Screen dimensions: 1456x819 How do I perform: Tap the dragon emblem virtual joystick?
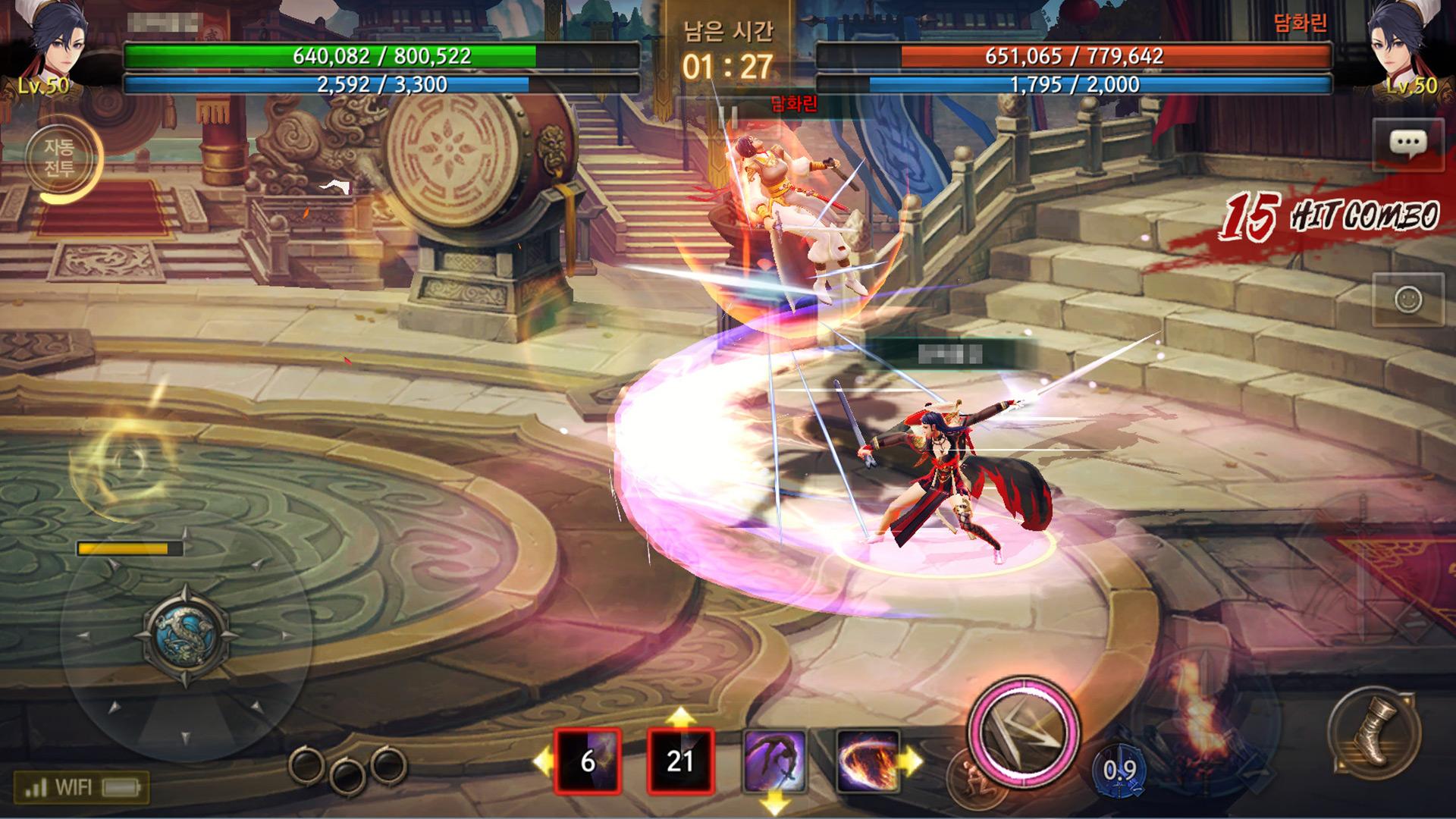tap(184, 634)
